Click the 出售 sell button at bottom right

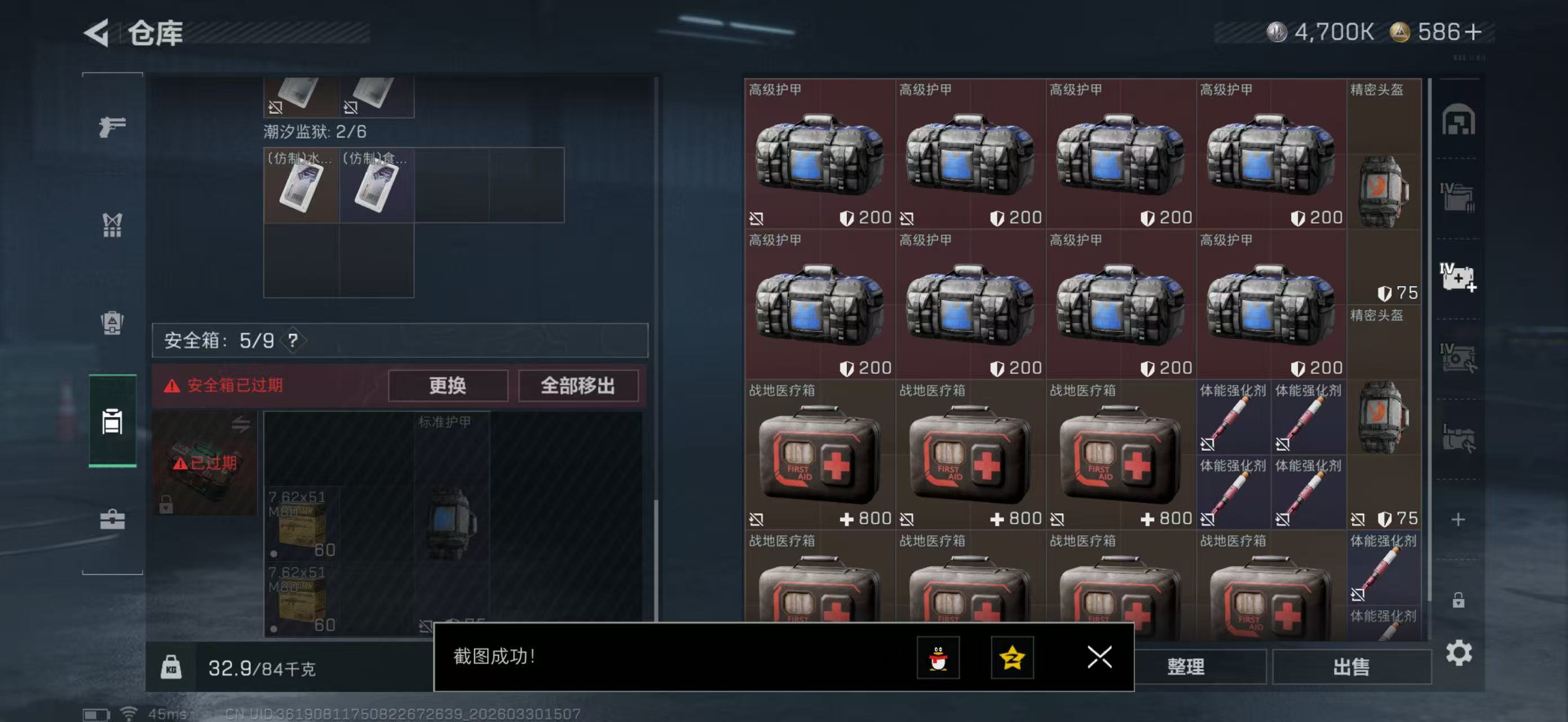(1351, 667)
